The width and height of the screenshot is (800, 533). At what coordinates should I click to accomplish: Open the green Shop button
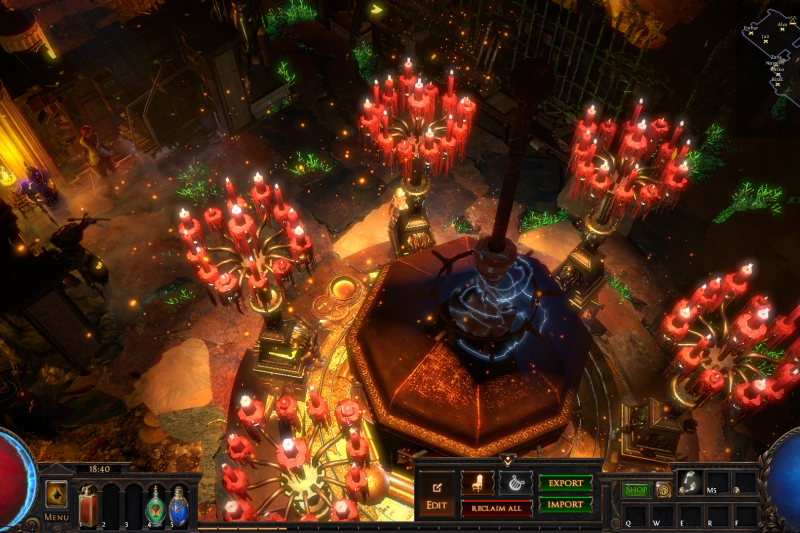(636, 490)
